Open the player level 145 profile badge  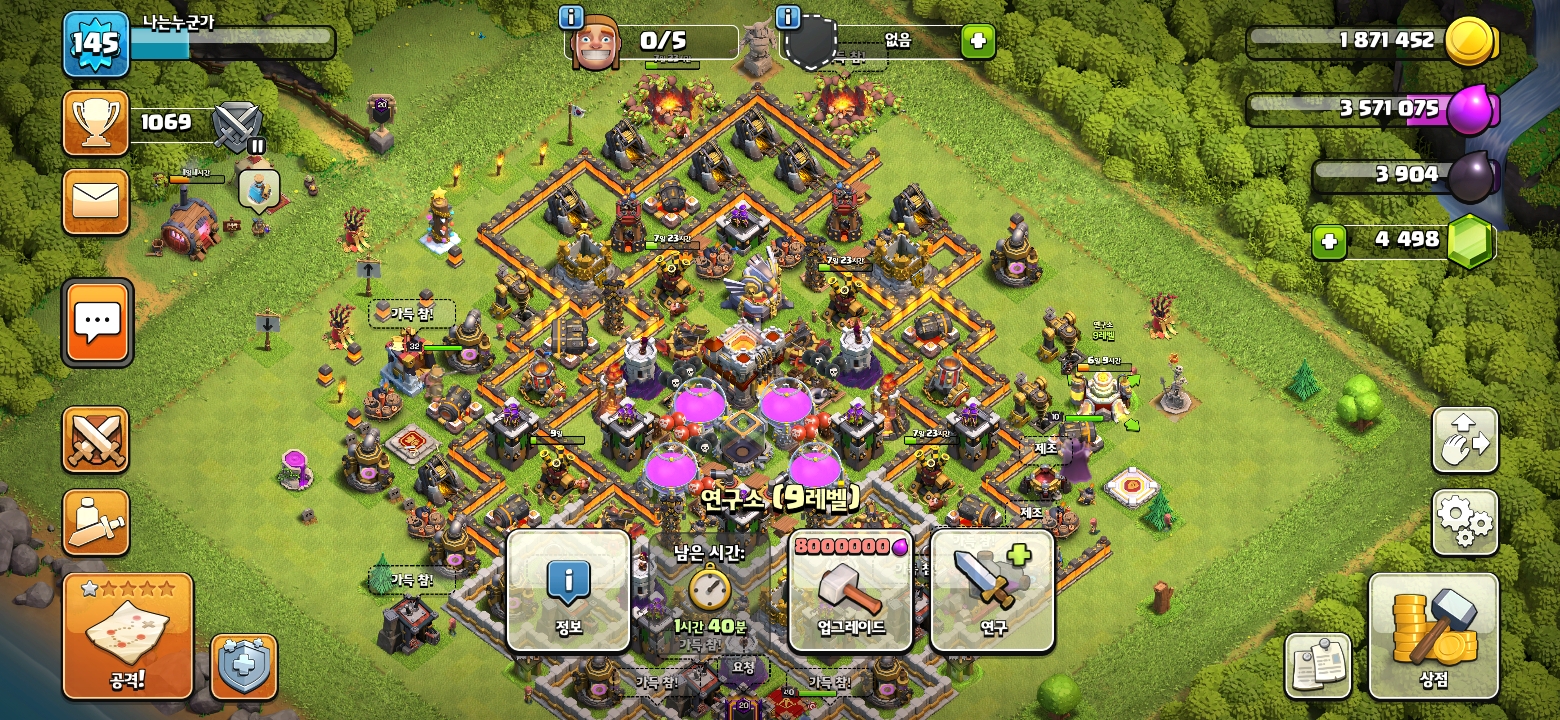tap(96, 44)
